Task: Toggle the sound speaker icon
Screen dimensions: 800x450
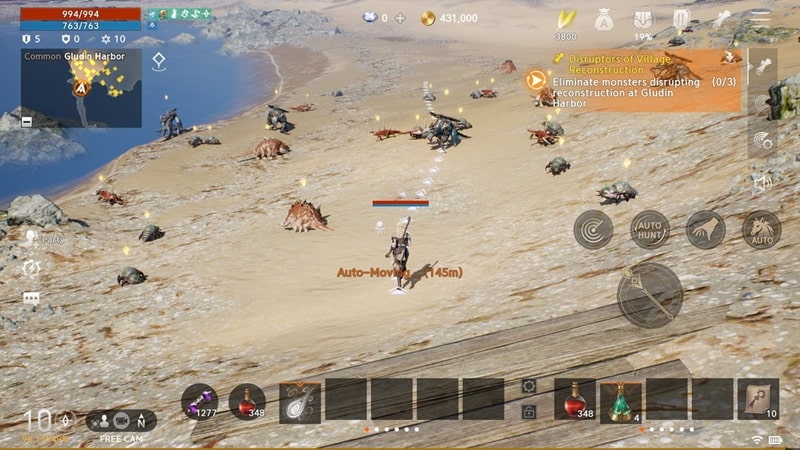Action: 763,183
